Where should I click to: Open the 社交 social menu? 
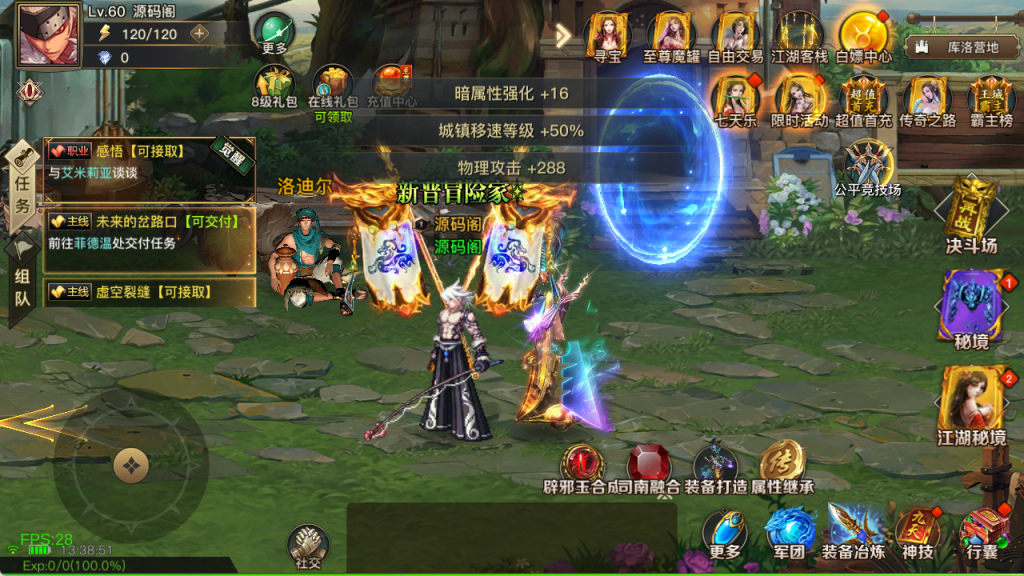(308, 545)
